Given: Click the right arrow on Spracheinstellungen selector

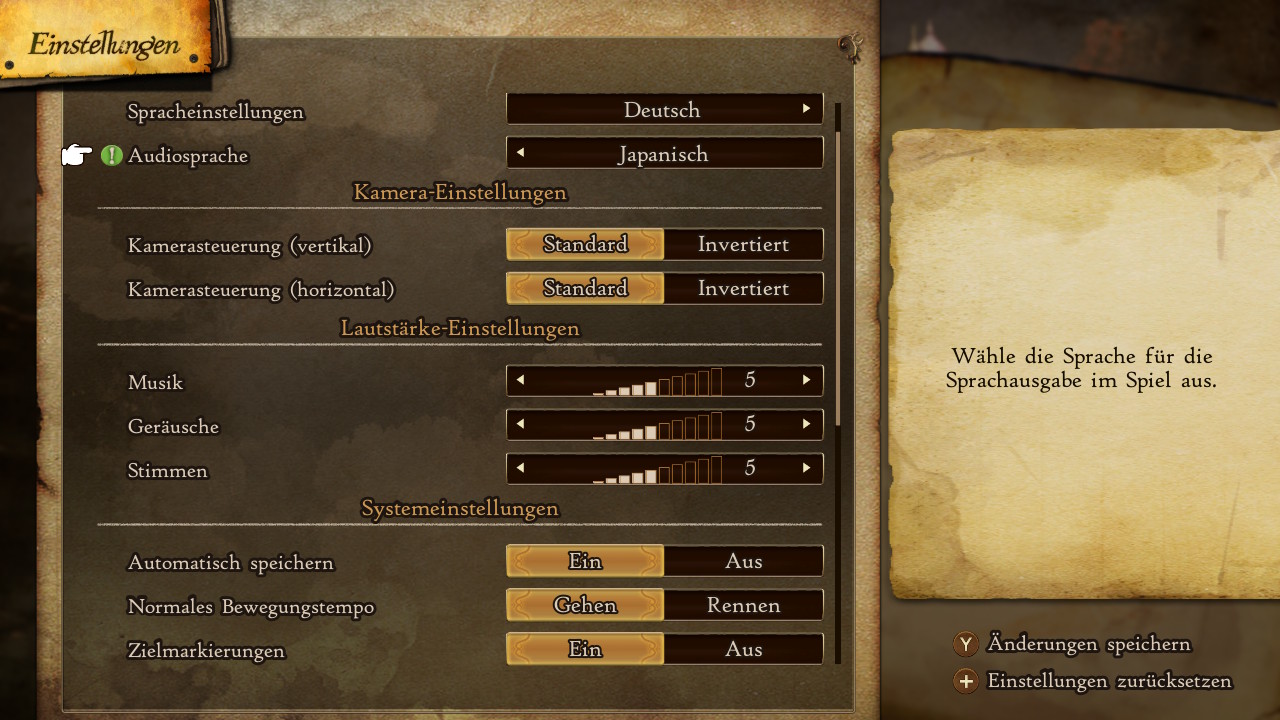Looking at the screenshot, I should click(806, 109).
